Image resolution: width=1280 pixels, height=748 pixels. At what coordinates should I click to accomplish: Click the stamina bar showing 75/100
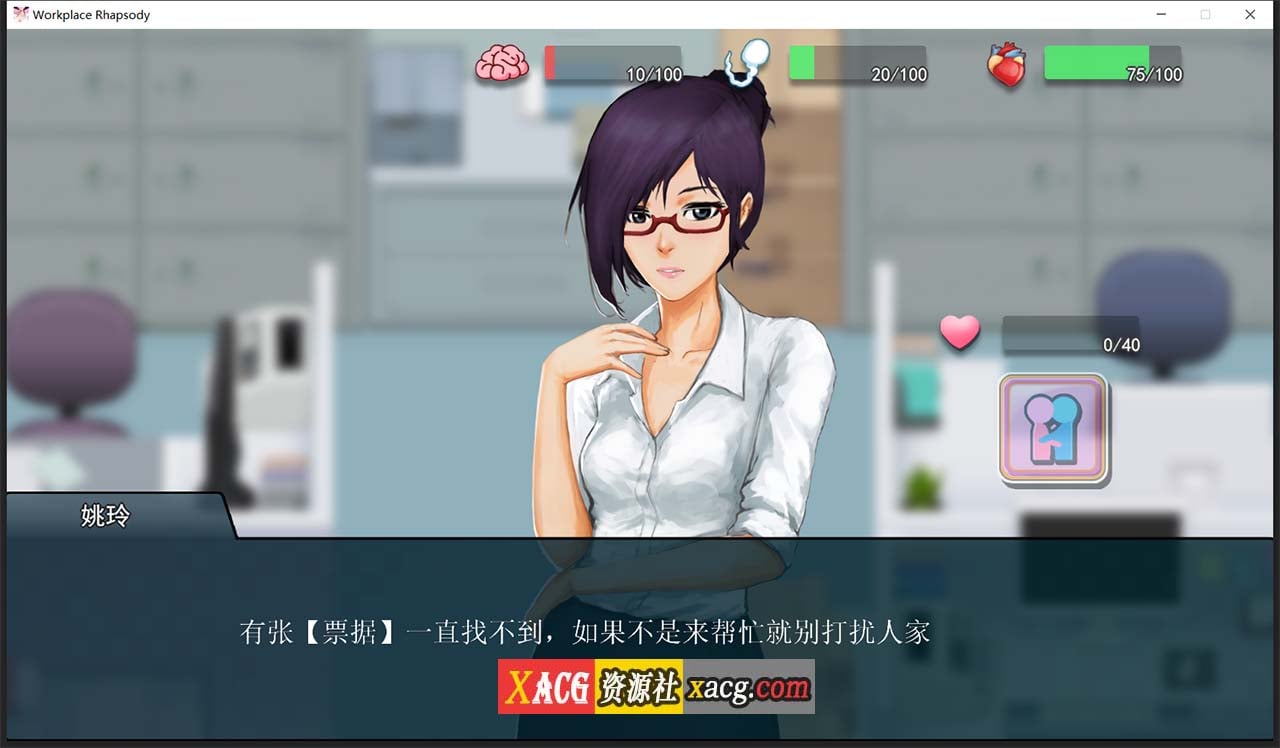click(x=1113, y=62)
